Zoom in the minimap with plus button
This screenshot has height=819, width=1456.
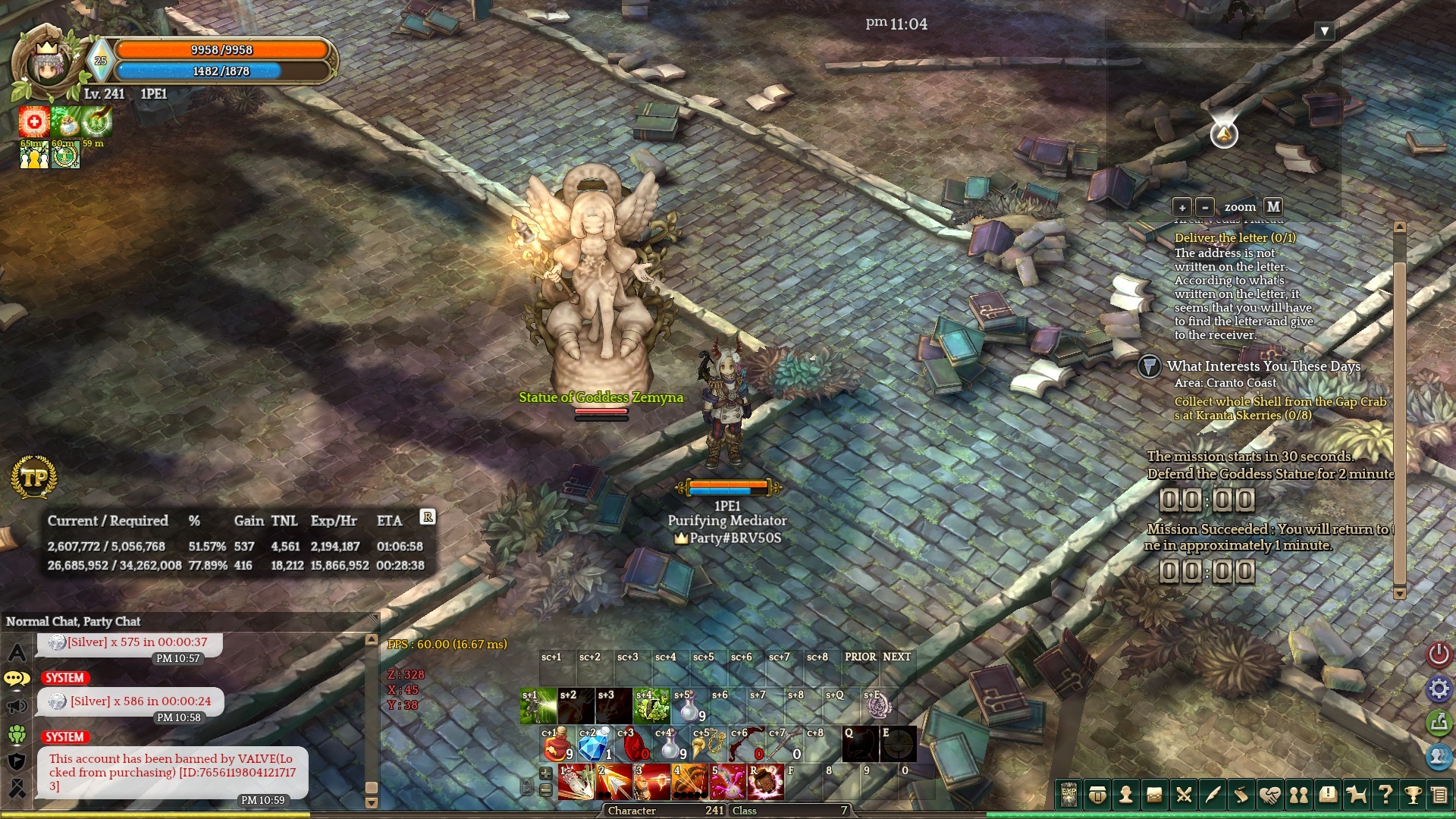tap(1181, 207)
